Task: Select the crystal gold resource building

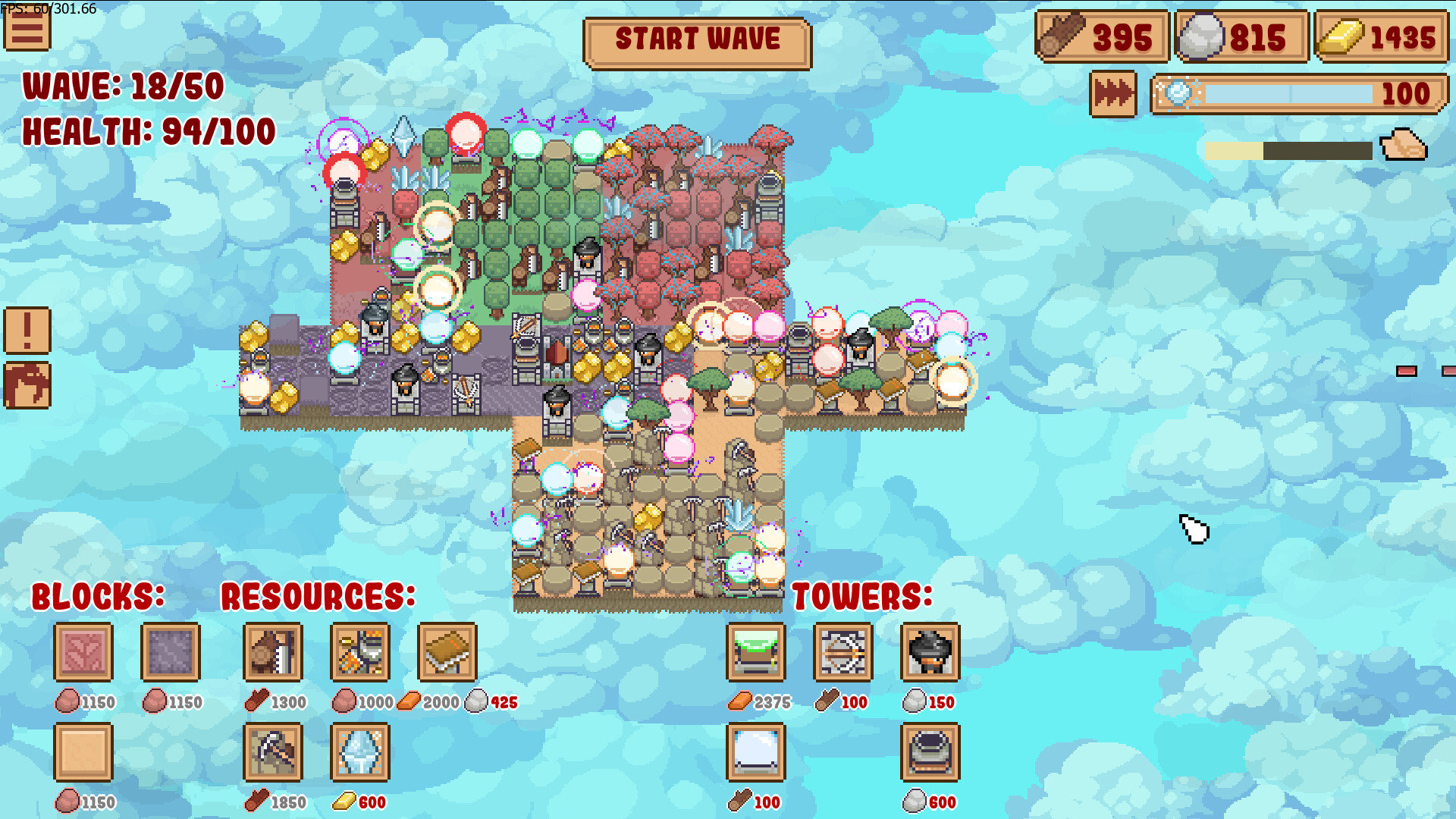Action: point(360,753)
